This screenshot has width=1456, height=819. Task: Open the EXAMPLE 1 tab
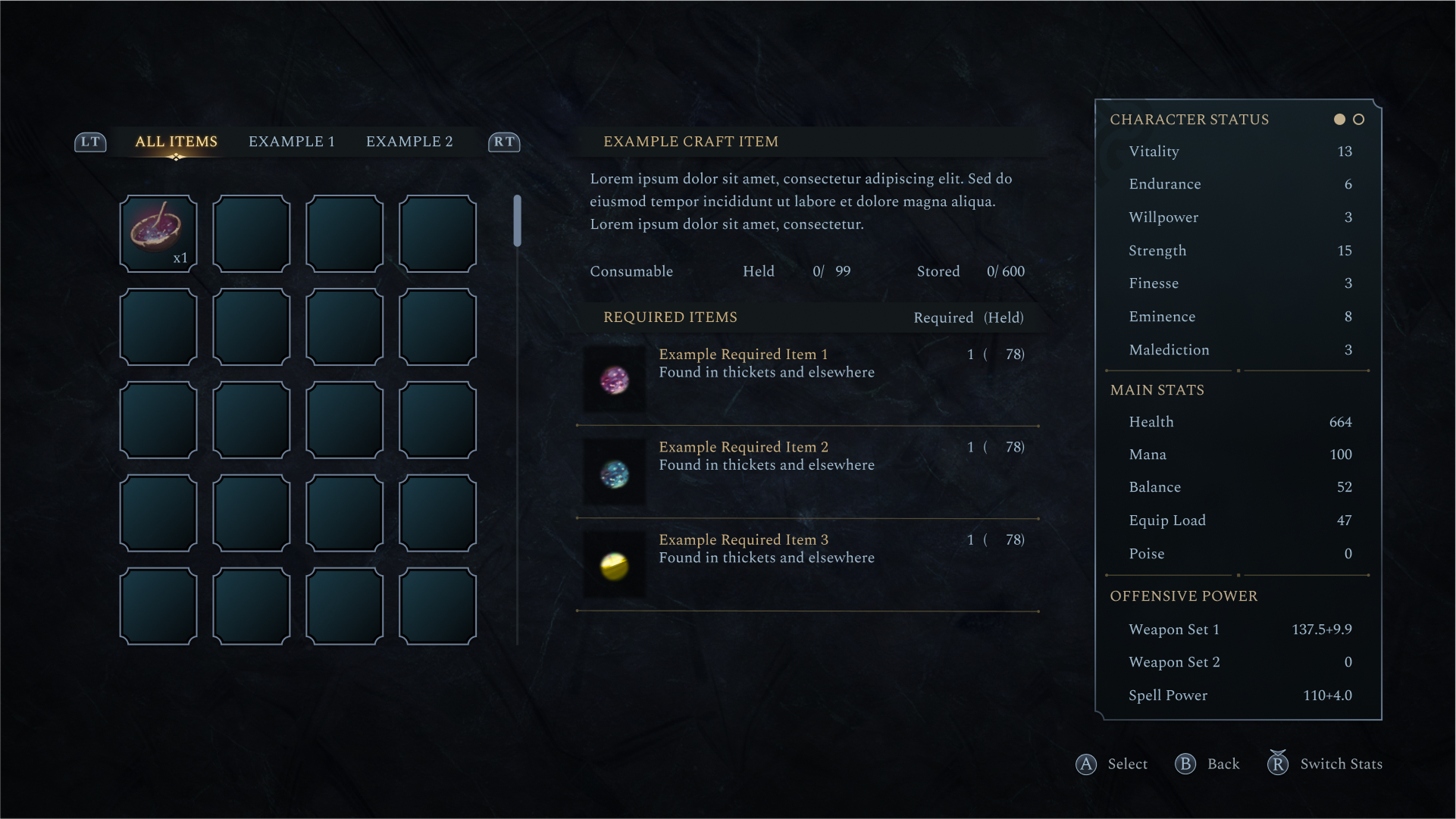[291, 142]
